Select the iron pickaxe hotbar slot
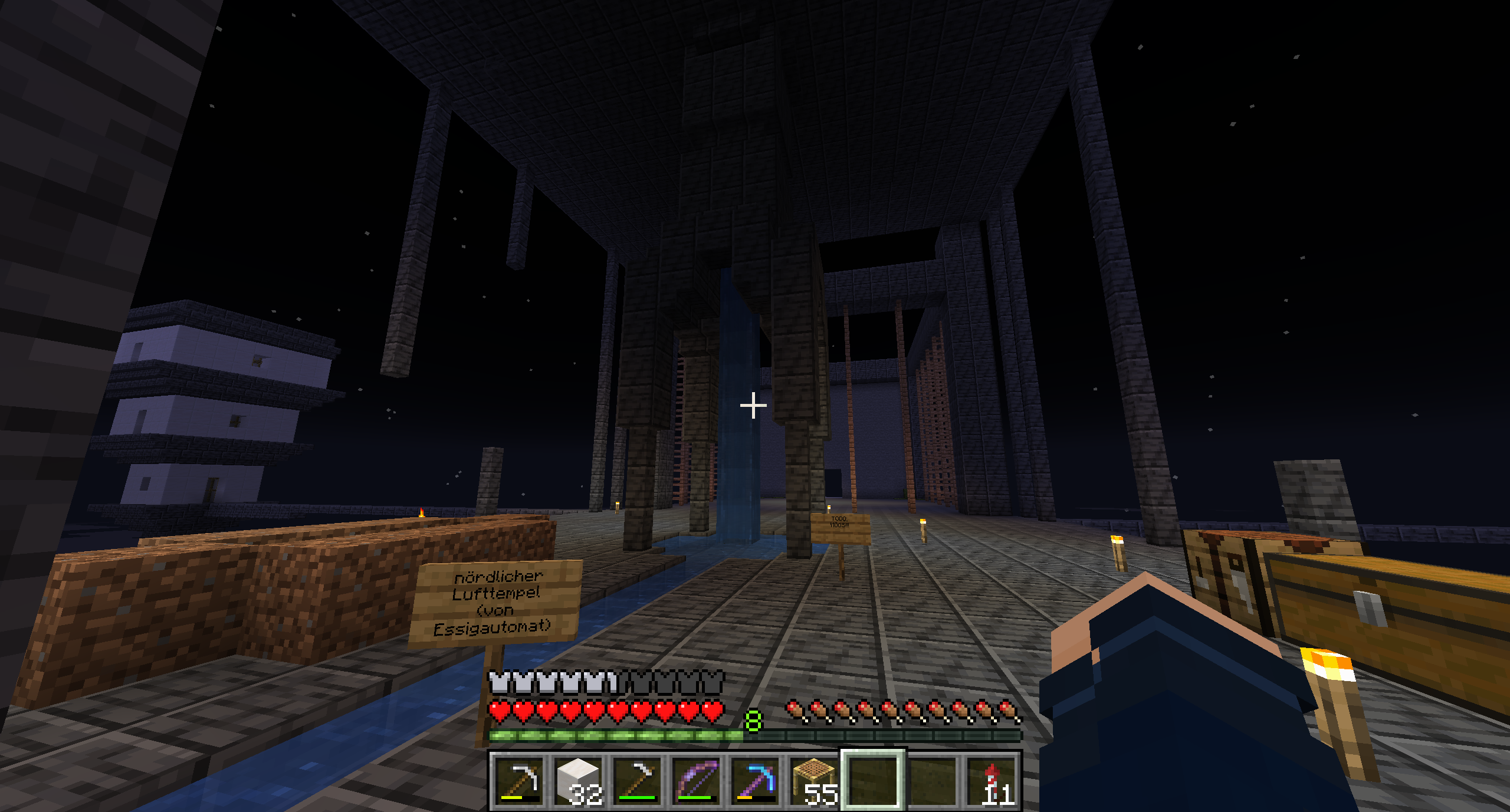The width and height of the screenshot is (1510, 812). pyautogui.click(x=520, y=781)
